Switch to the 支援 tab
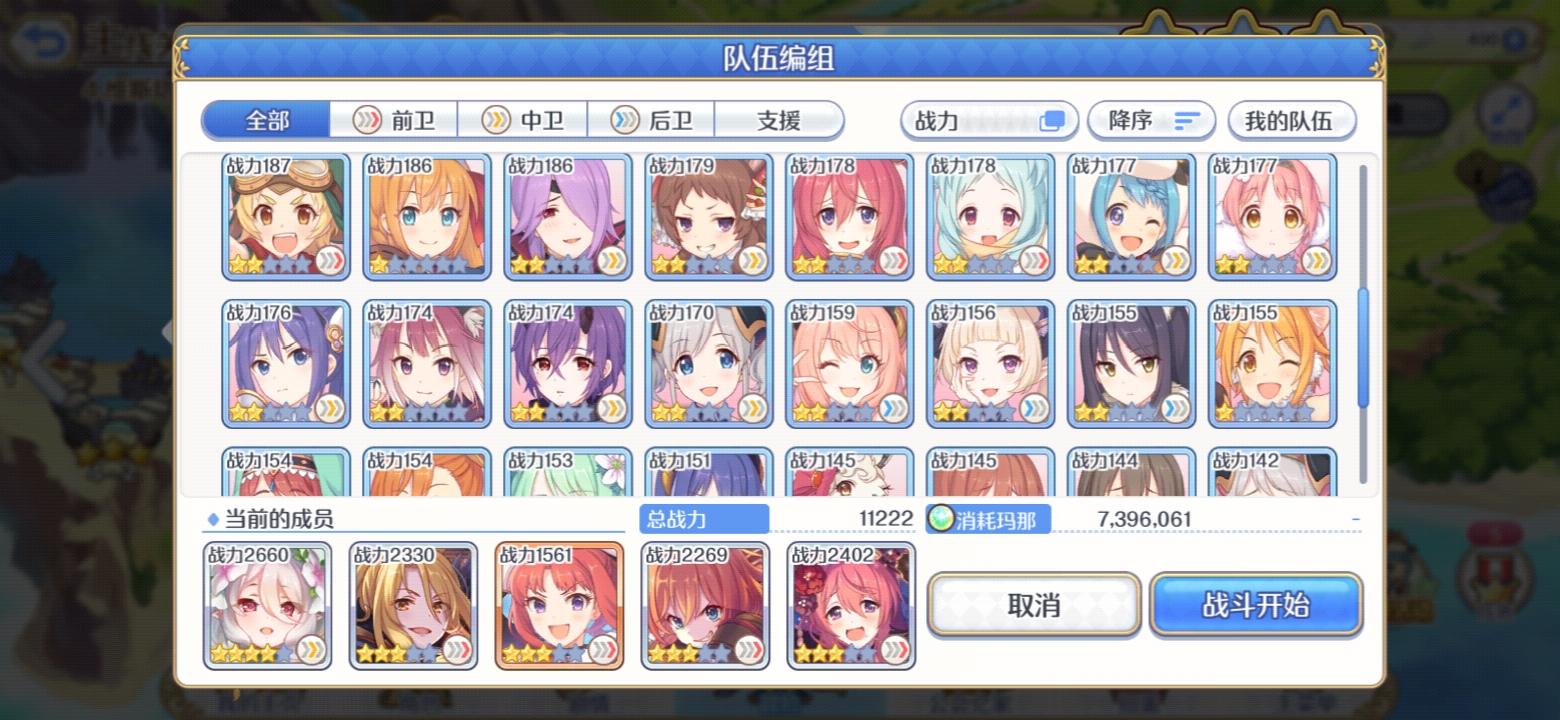 tap(780, 119)
